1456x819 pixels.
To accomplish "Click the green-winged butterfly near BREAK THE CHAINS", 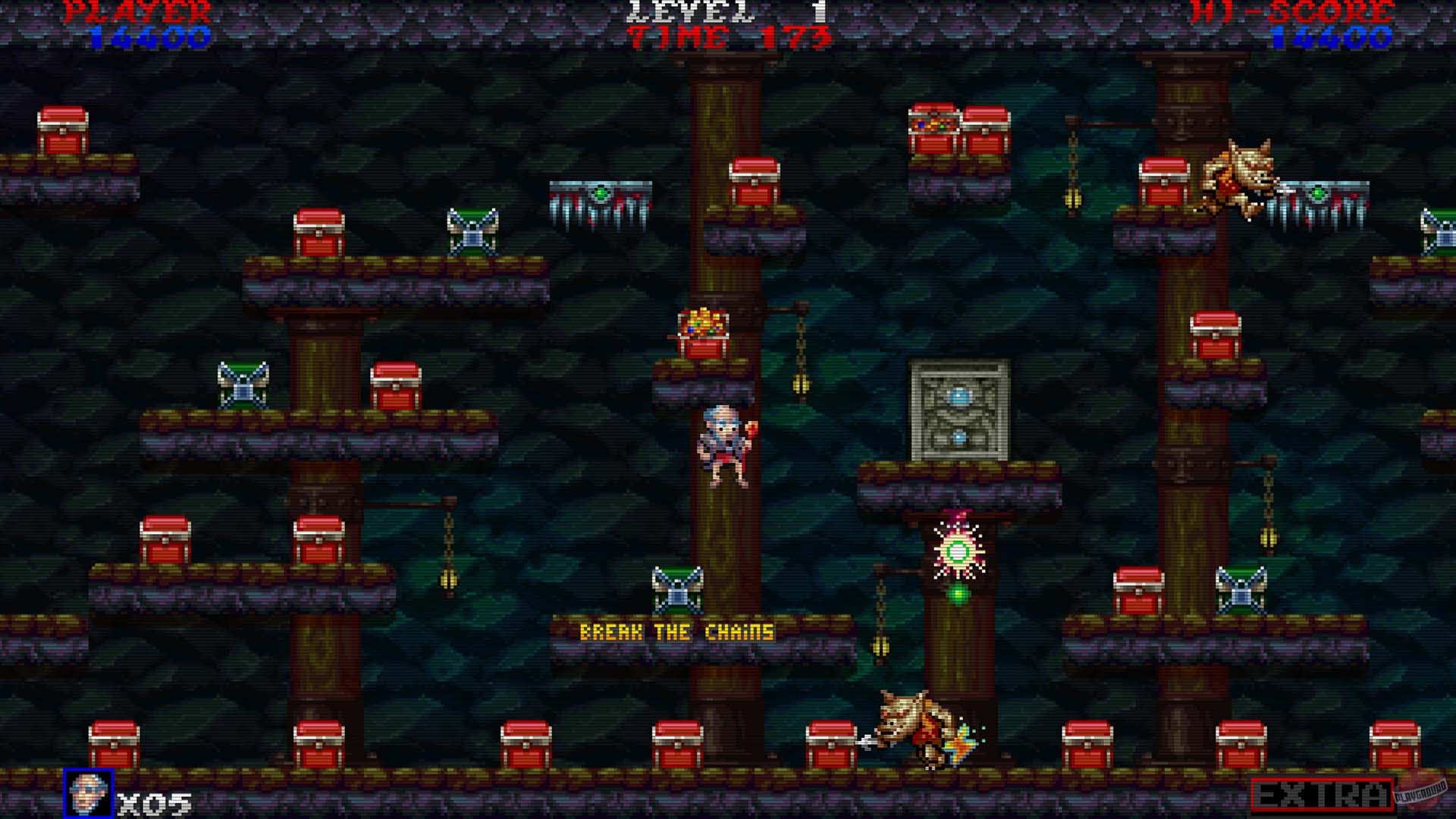I will click(679, 588).
